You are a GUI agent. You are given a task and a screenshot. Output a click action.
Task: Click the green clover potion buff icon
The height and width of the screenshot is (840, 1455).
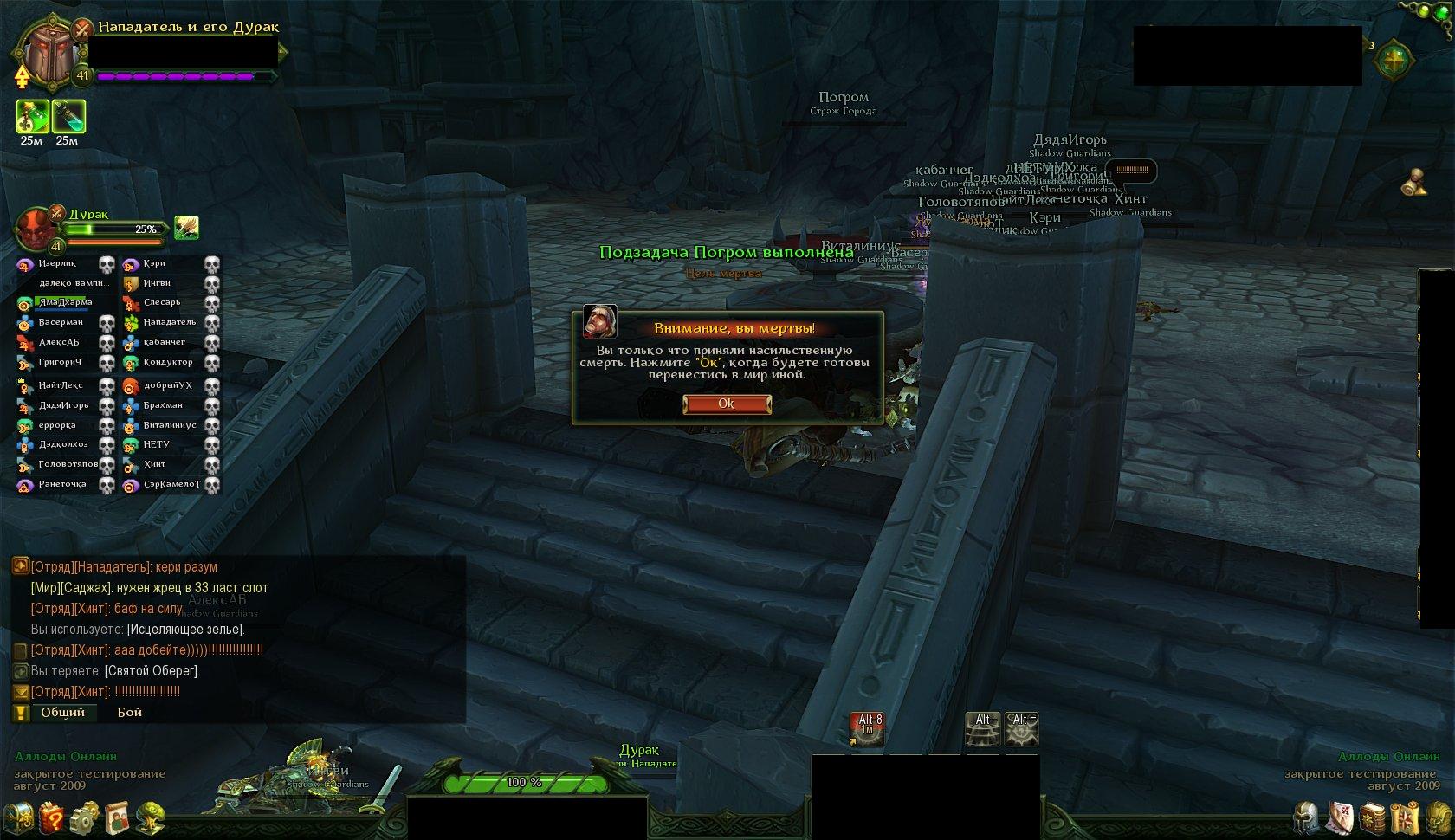[33, 117]
